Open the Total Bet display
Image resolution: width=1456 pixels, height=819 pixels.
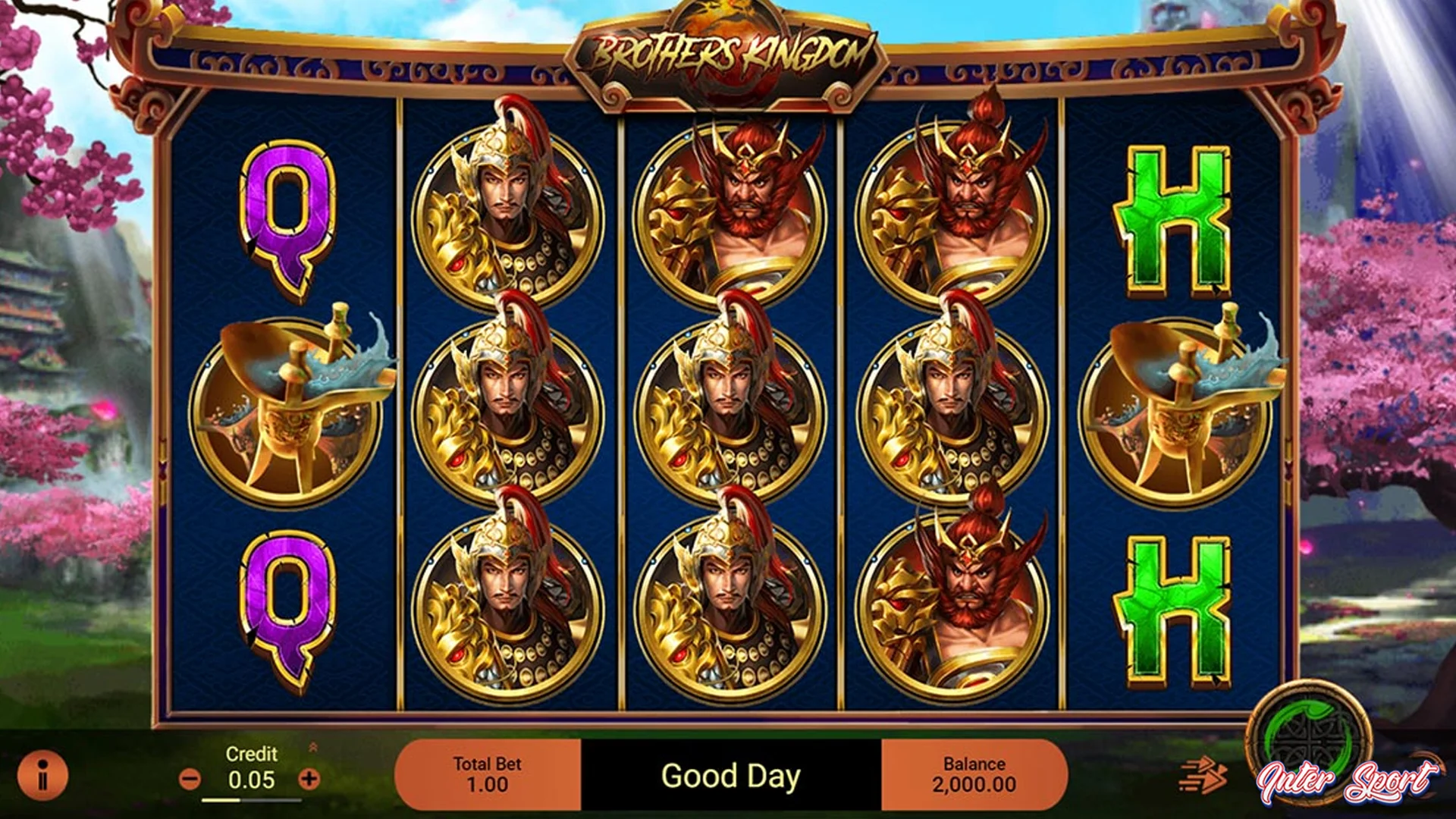click(488, 773)
